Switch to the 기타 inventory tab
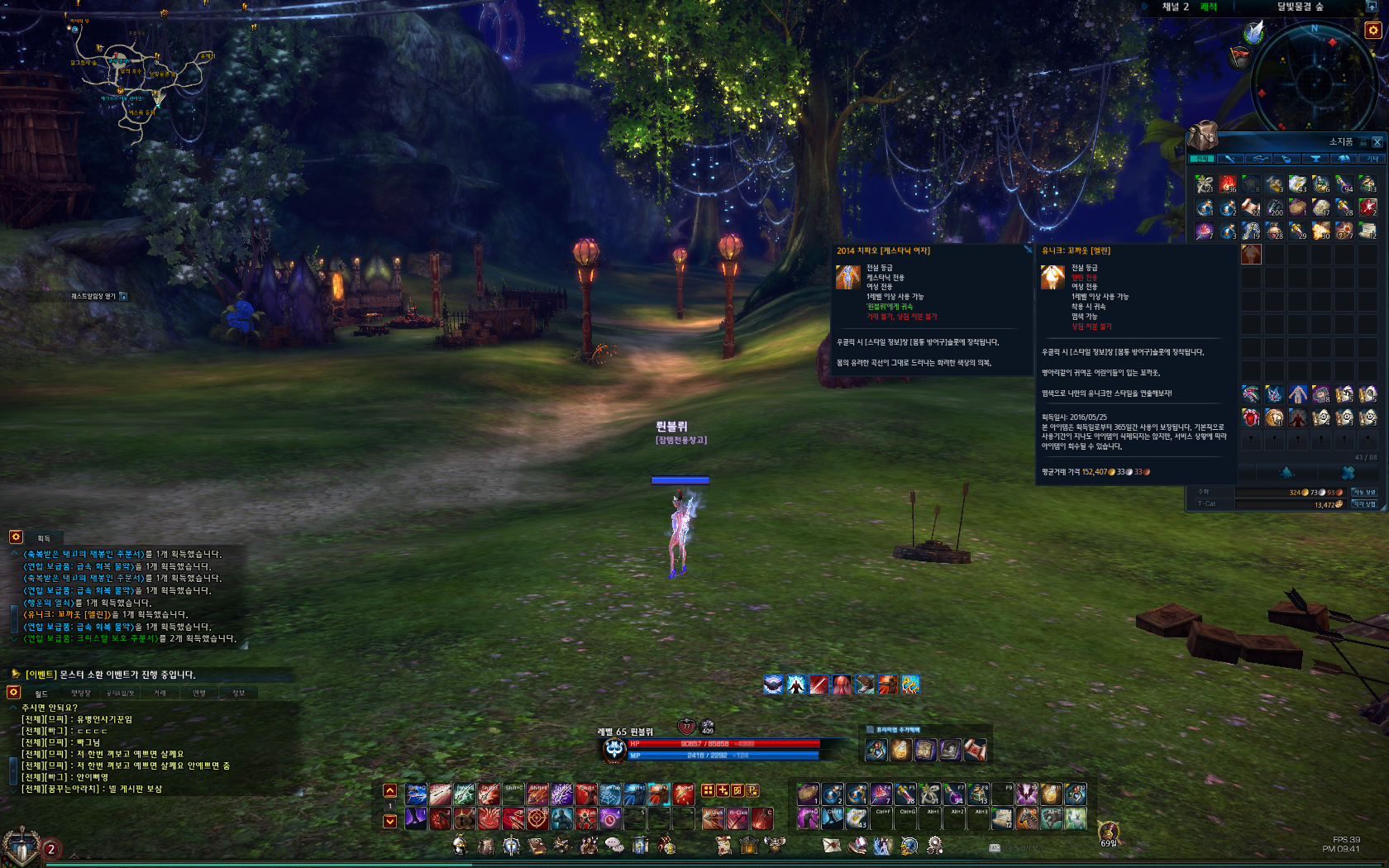The height and width of the screenshot is (868, 1389). [1372, 159]
